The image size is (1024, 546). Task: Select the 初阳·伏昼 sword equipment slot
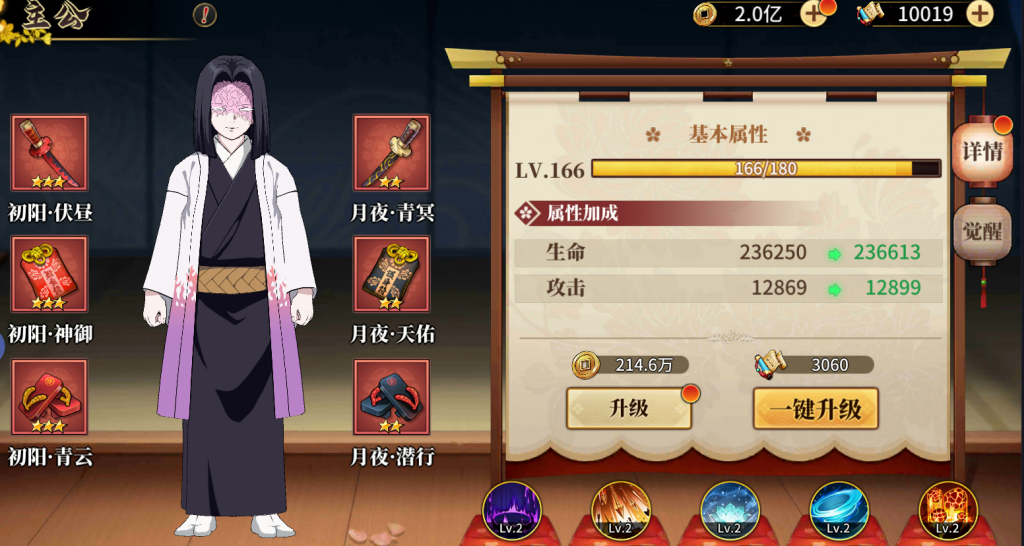(x=50, y=153)
